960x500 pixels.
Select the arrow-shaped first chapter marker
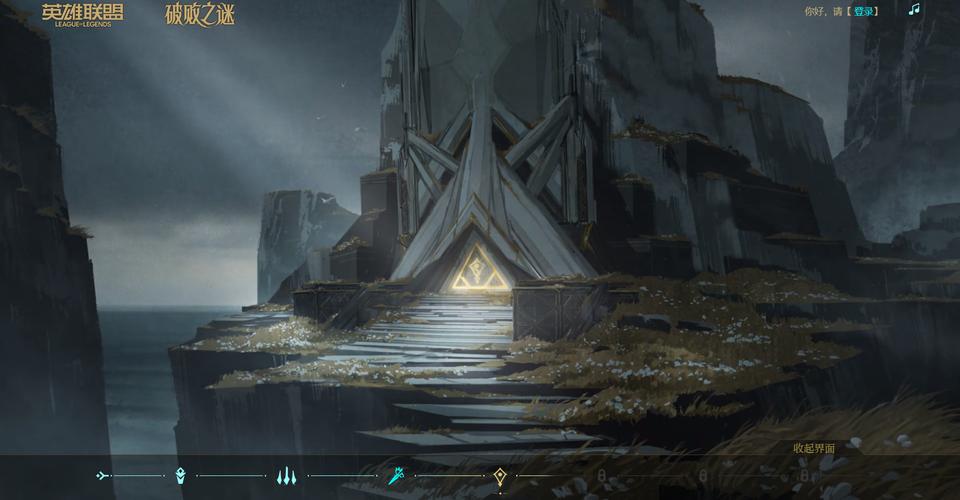coord(103,476)
